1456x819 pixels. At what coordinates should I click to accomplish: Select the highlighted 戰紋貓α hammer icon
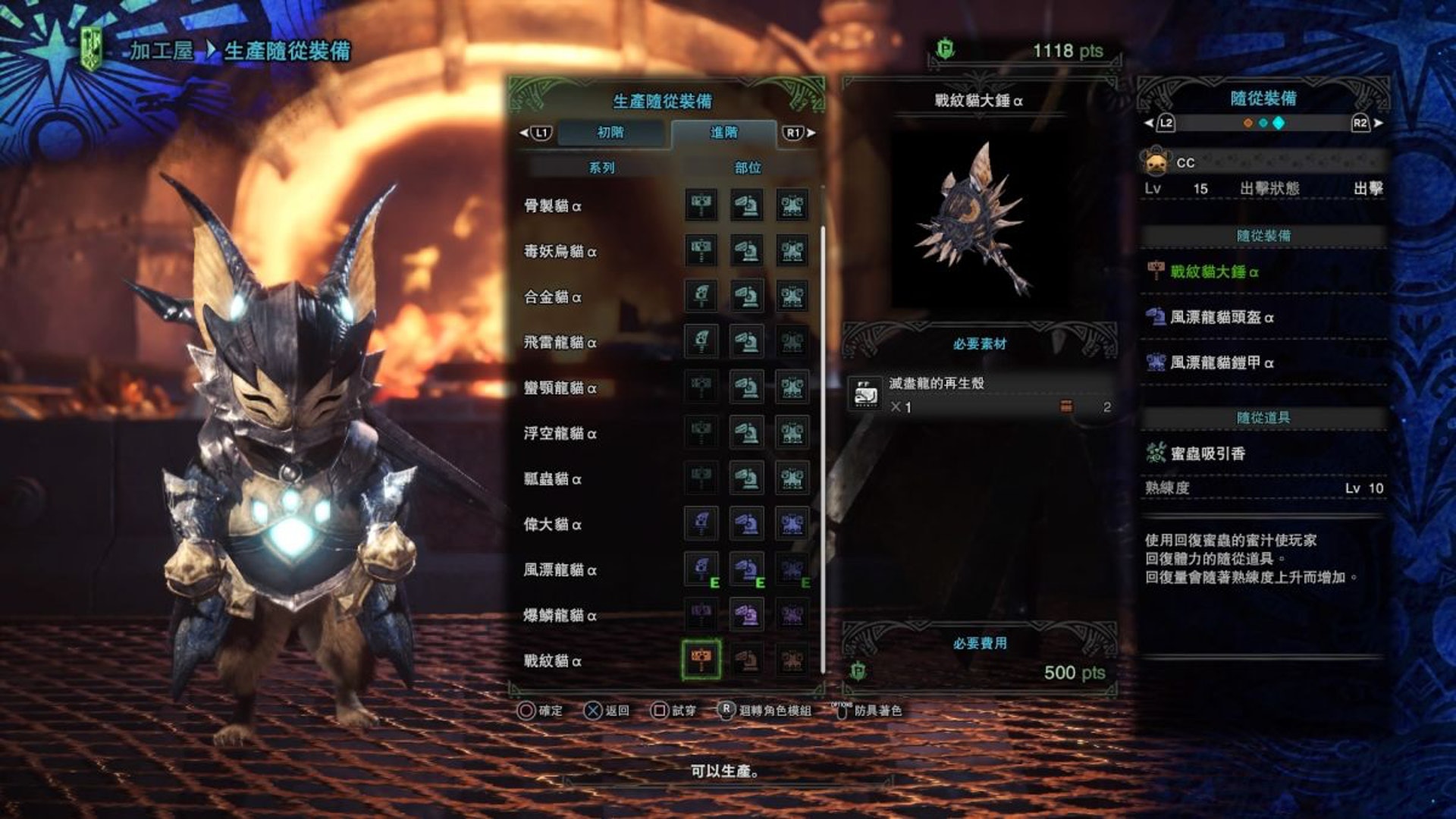coord(701,660)
